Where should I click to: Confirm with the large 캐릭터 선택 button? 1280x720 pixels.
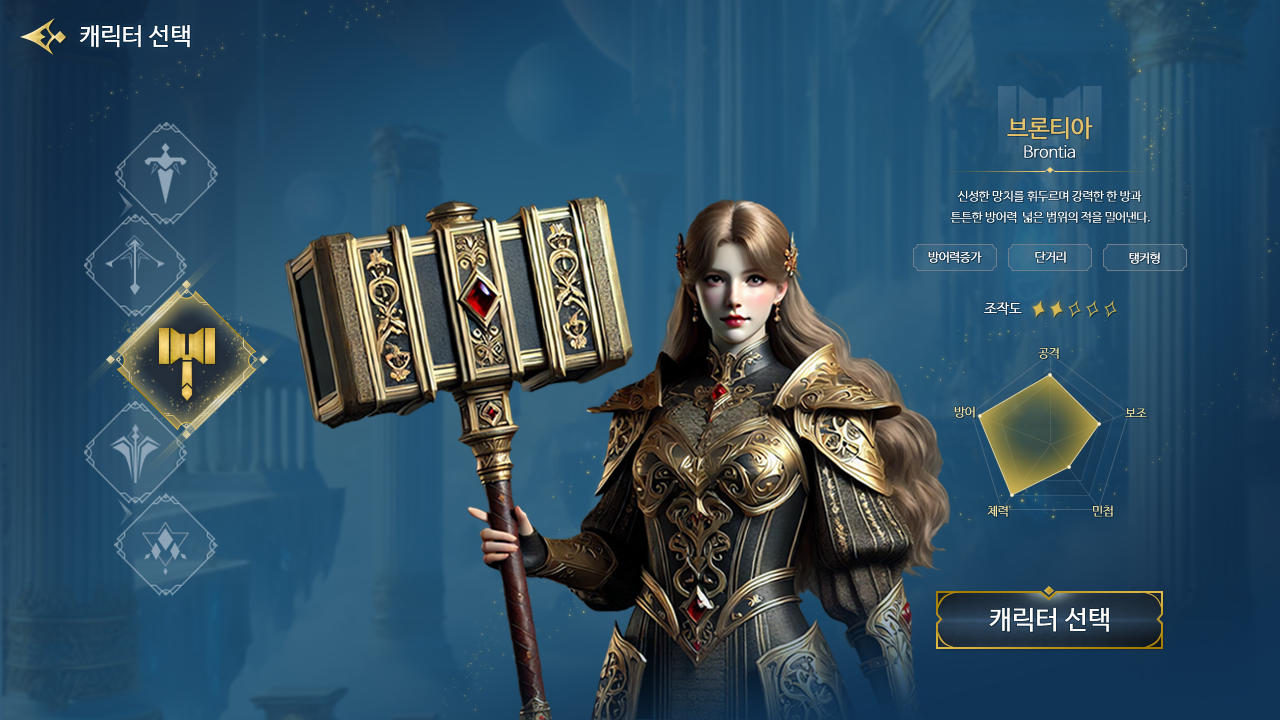pos(1049,620)
